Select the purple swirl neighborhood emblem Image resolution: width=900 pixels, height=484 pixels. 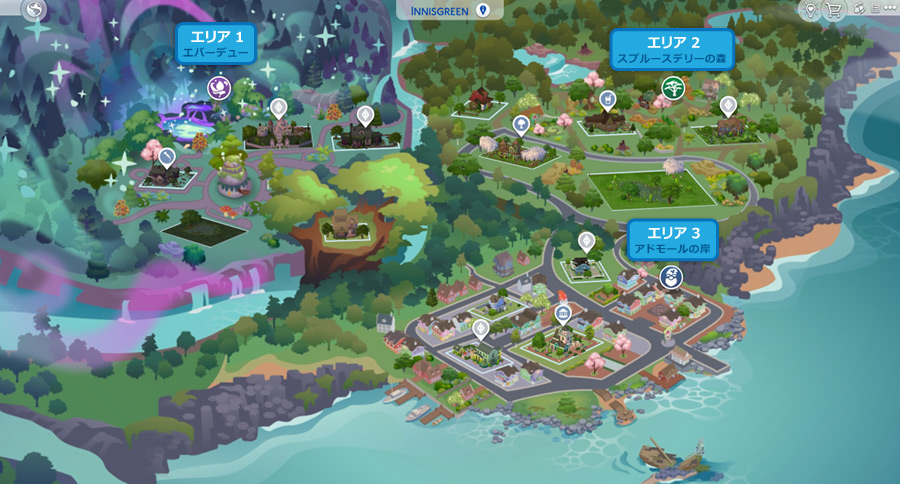[218, 88]
